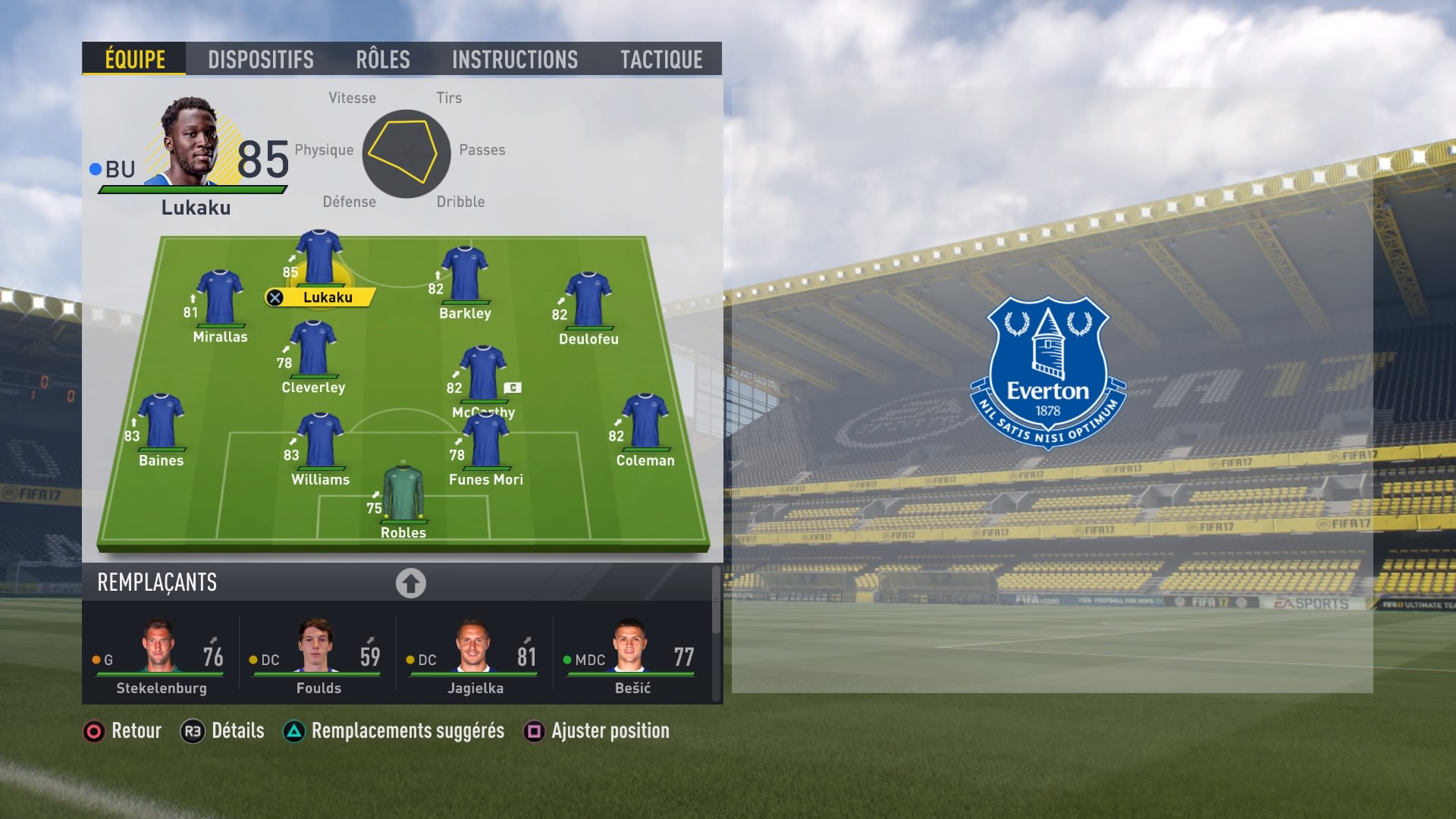Choose Barkley's shirt on the pitch
The width and height of the screenshot is (1456, 819).
tap(465, 275)
